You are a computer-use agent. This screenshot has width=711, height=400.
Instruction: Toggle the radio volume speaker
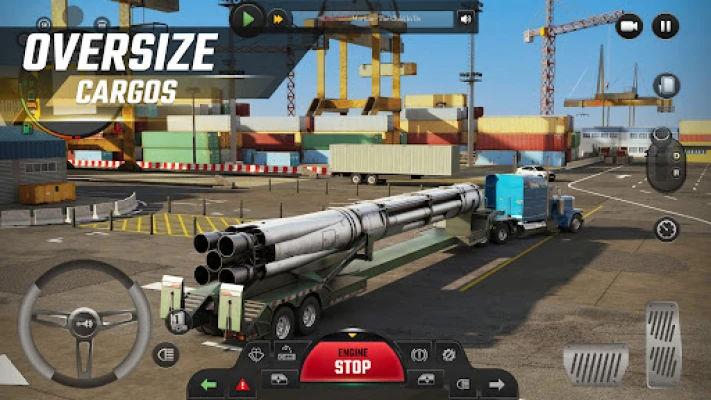pyautogui.click(x=465, y=18)
